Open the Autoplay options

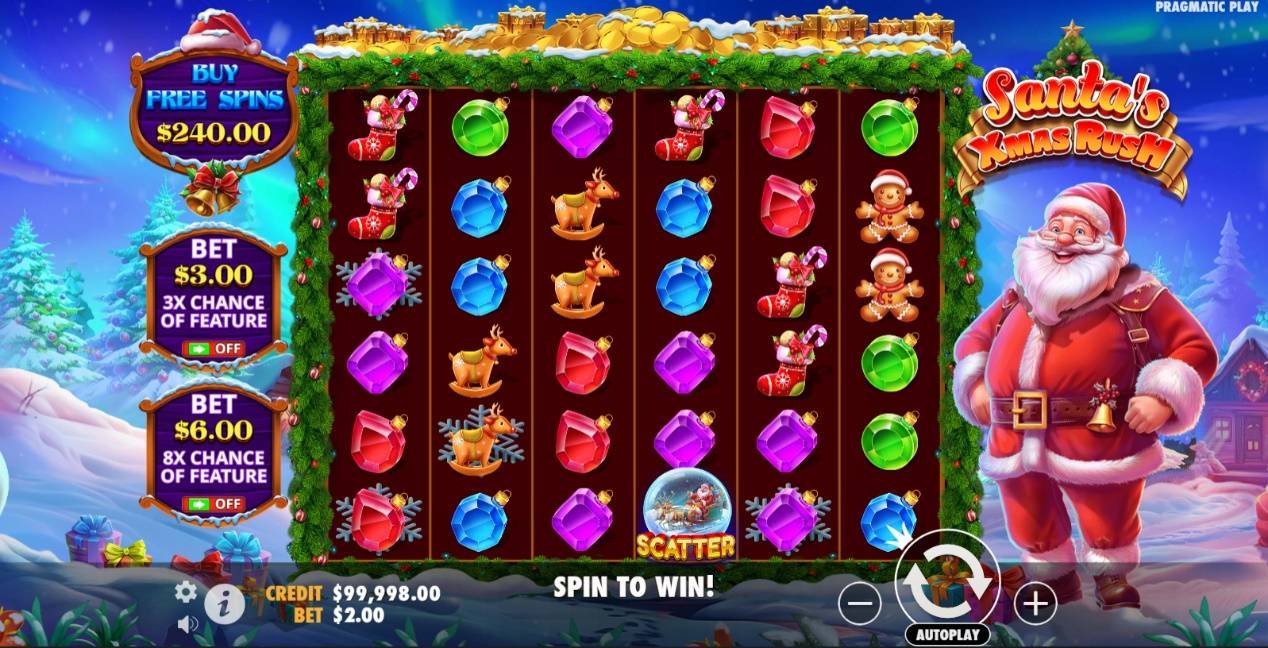coord(947,635)
